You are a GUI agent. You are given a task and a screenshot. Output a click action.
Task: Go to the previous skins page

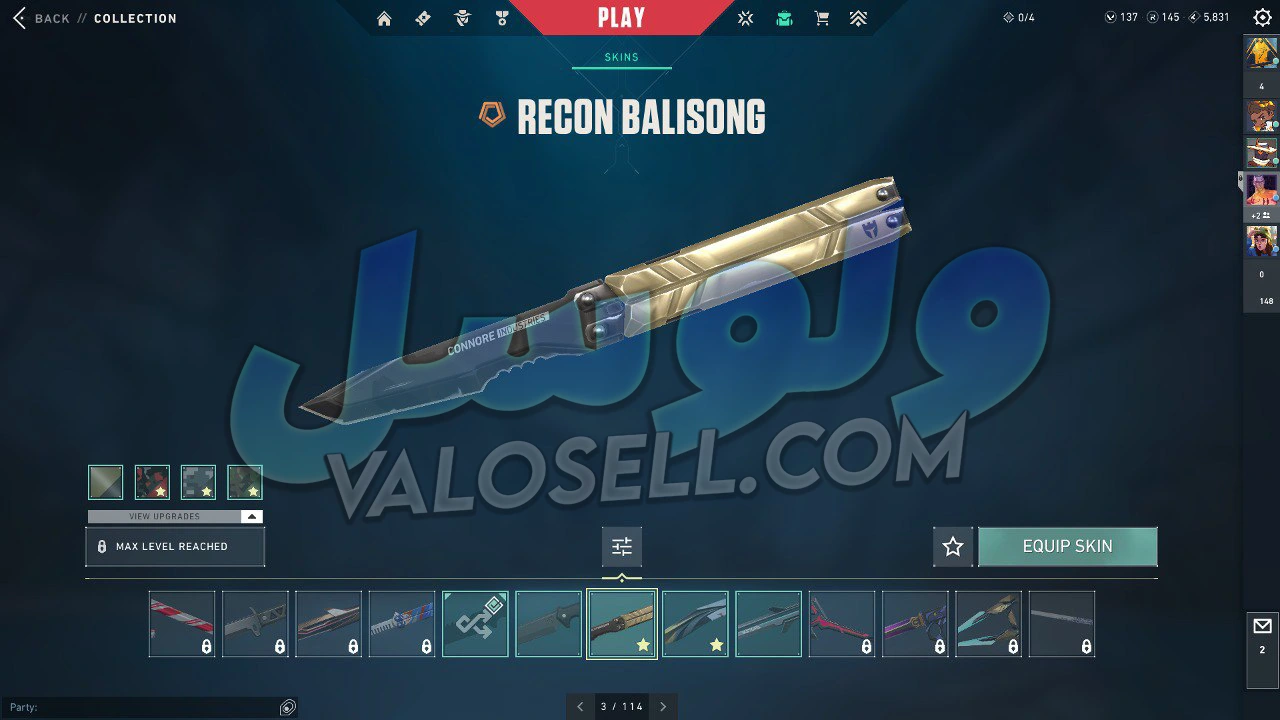580,707
